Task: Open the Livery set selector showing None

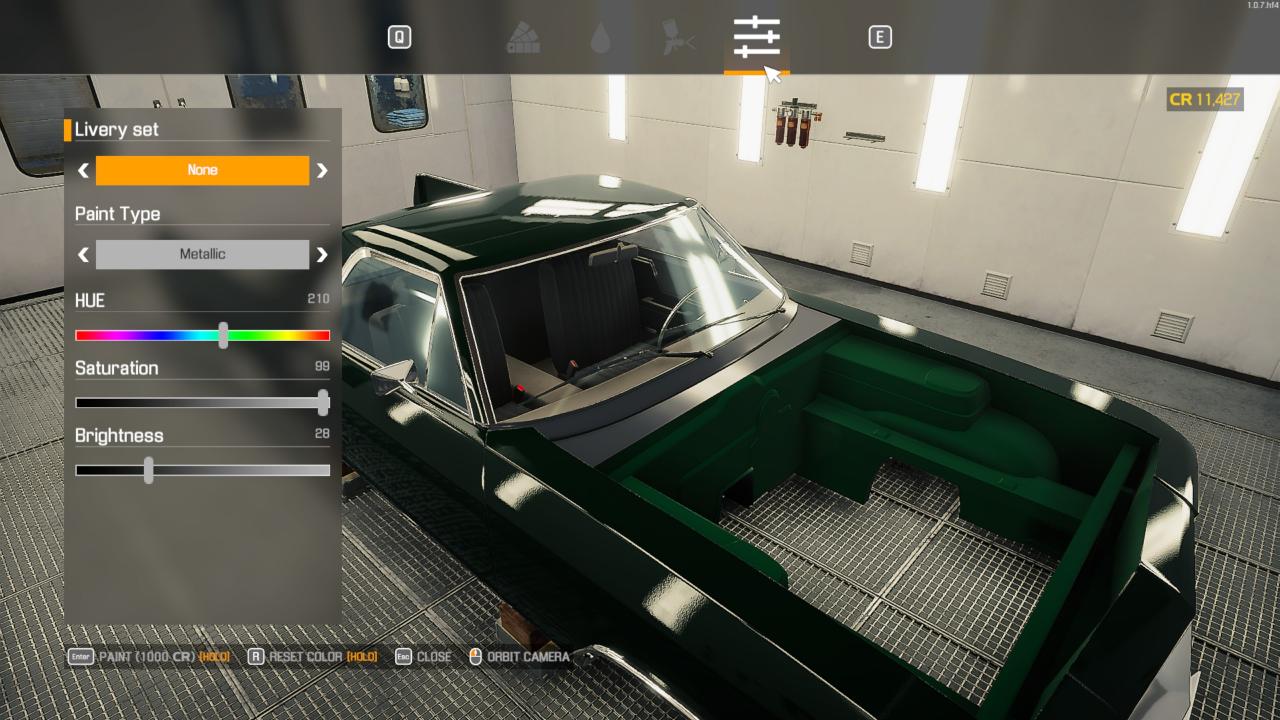Action: click(x=202, y=170)
